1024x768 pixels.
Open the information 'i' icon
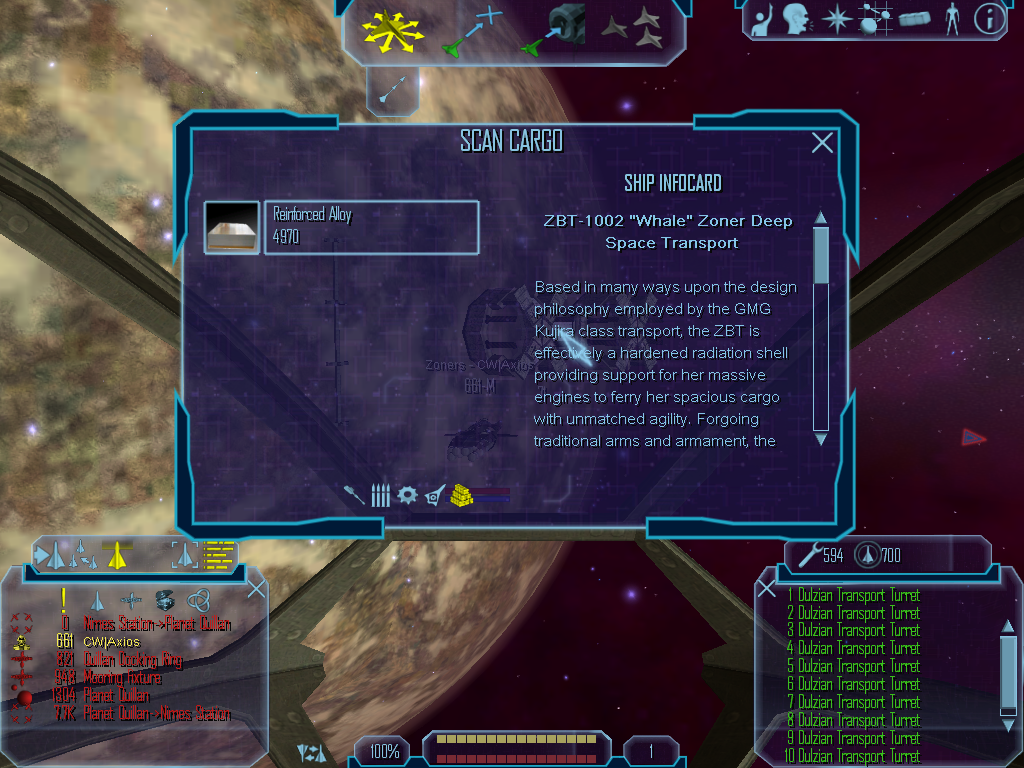point(989,19)
